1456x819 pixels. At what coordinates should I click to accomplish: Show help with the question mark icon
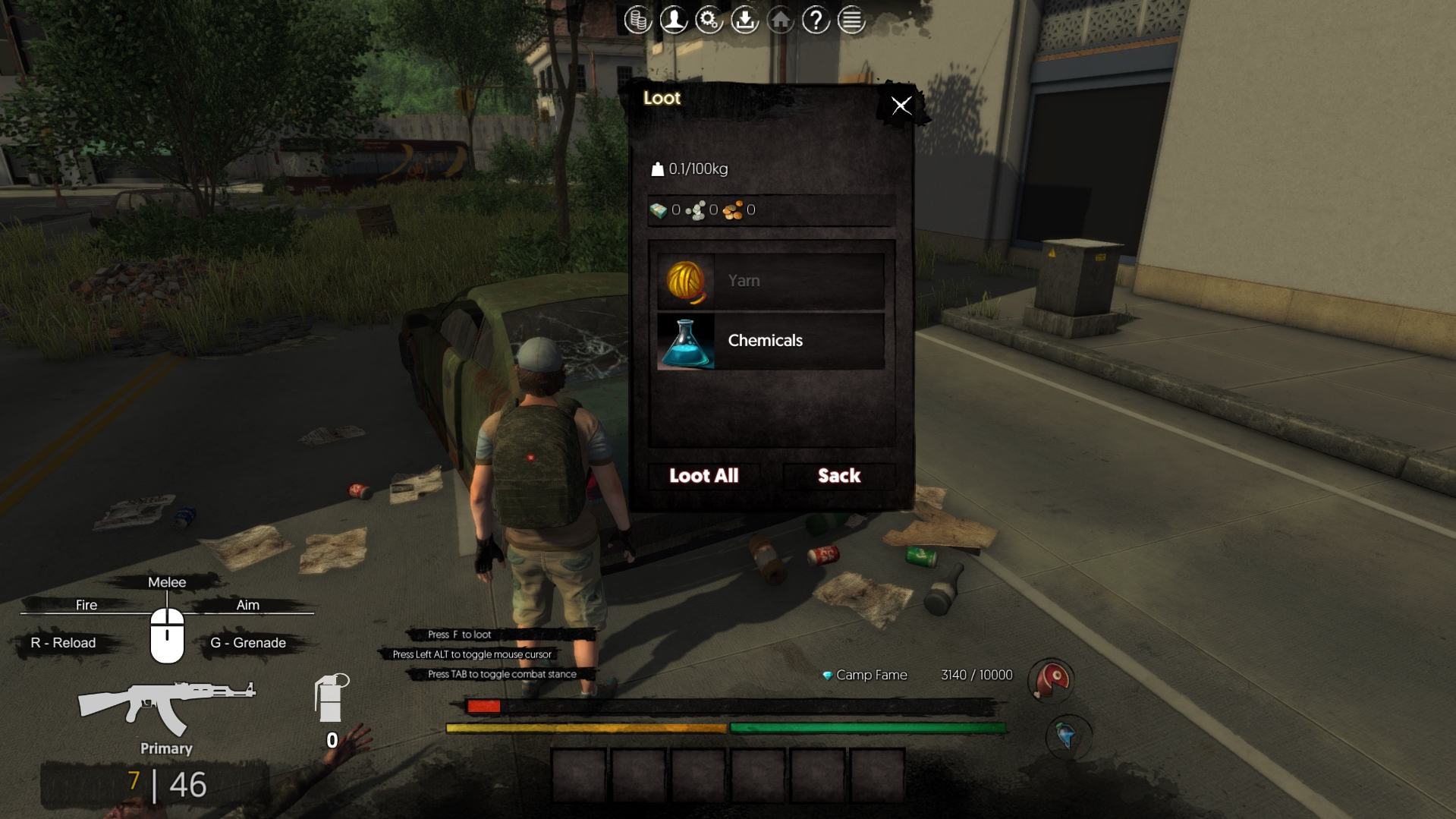[x=816, y=20]
